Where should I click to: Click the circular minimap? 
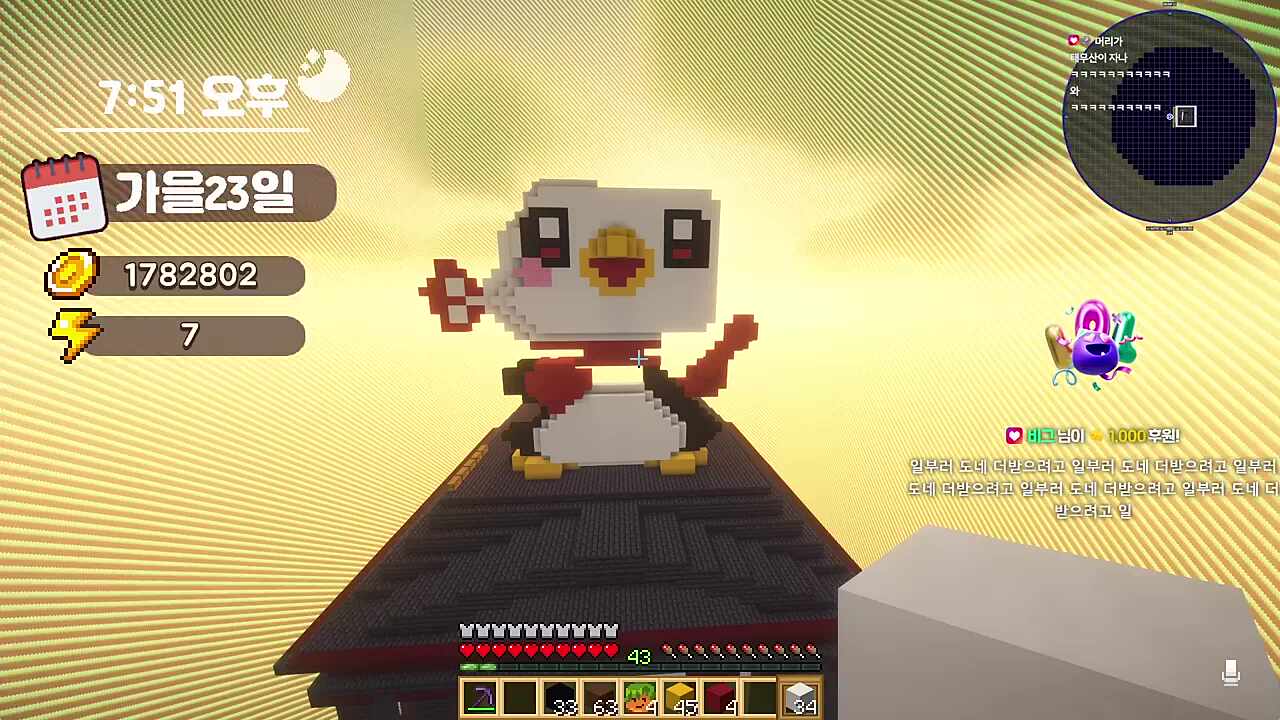[1168, 116]
